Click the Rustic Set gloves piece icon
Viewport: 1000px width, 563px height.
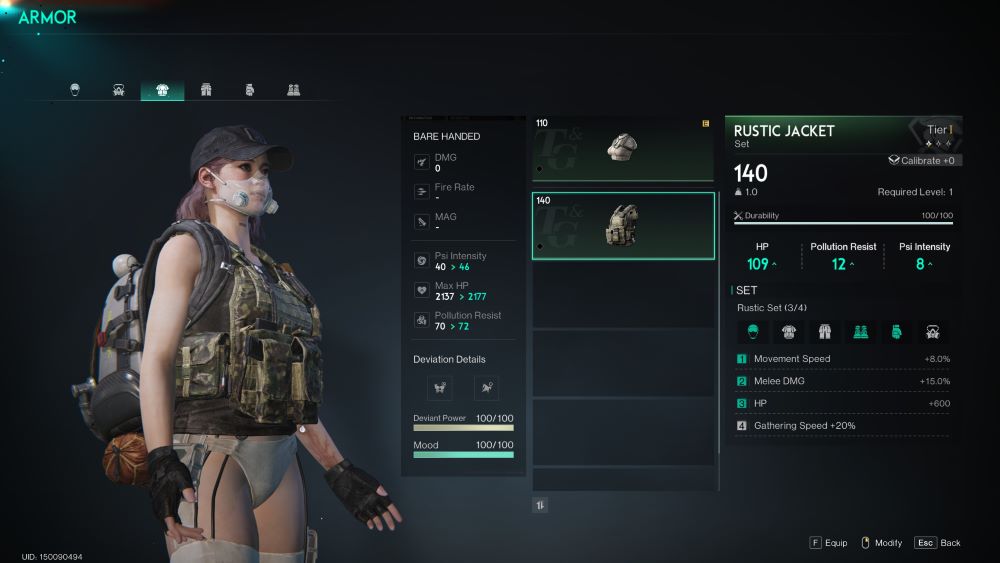point(896,332)
